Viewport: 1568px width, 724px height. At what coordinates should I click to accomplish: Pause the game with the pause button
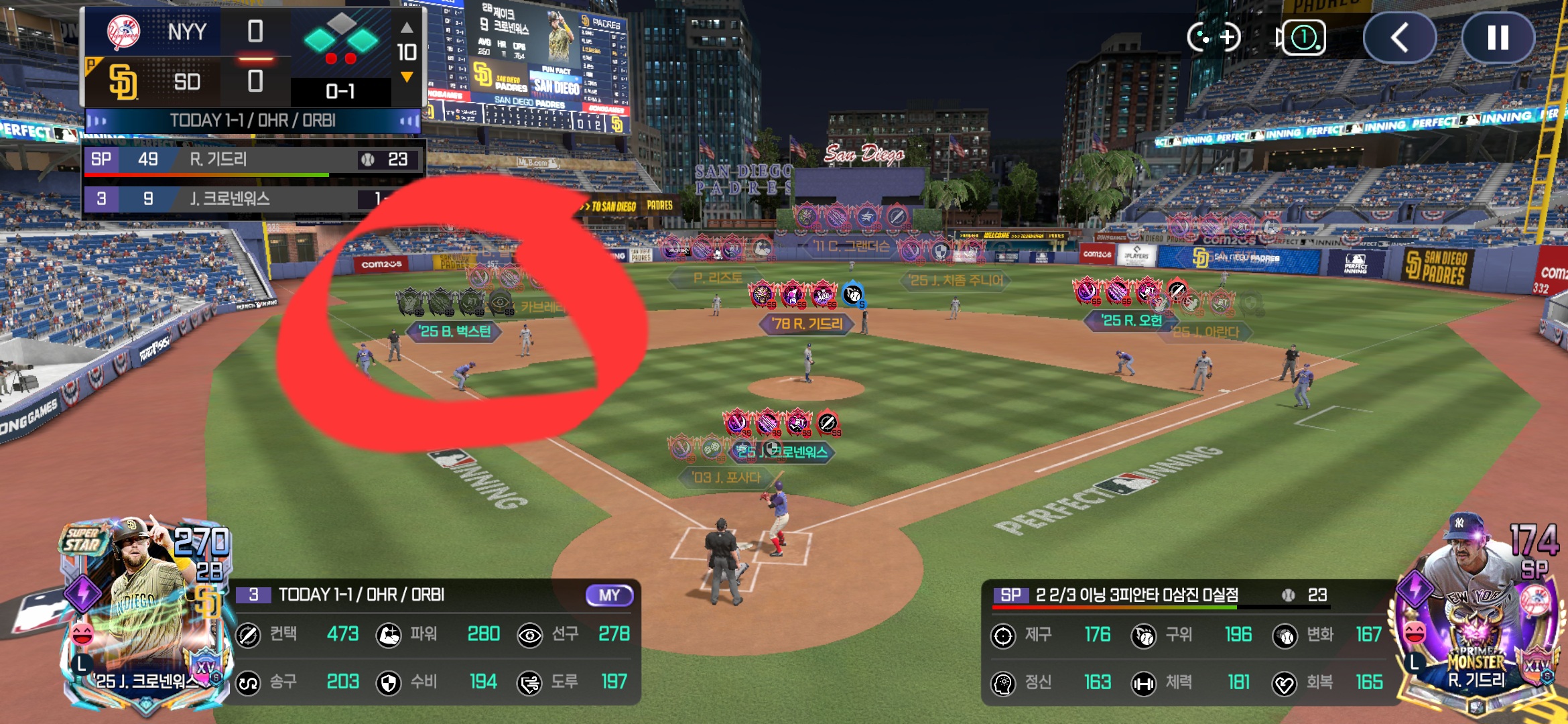point(1498,38)
